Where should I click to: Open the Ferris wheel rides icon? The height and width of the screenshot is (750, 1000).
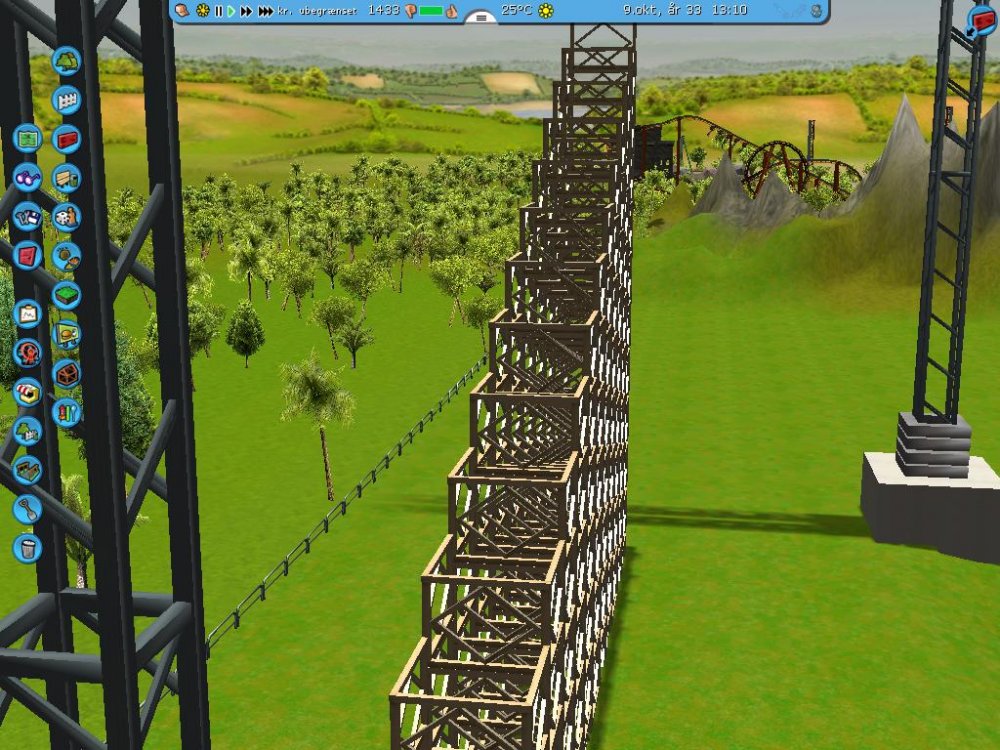tap(27, 352)
